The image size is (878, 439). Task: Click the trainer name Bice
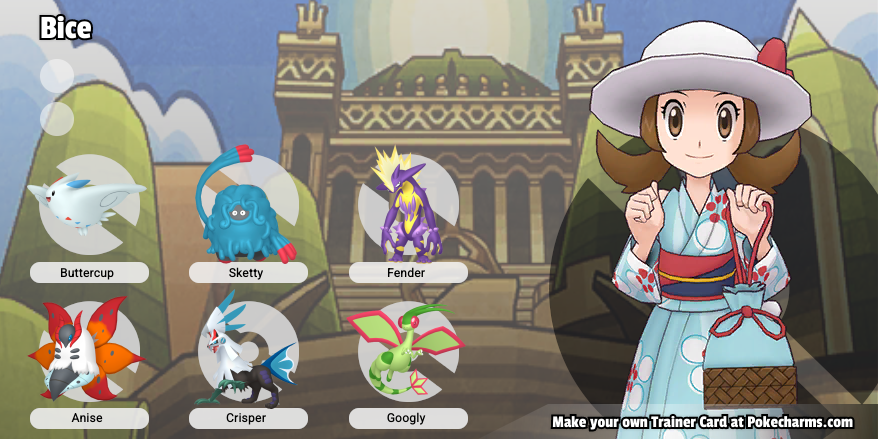(x=66, y=28)
